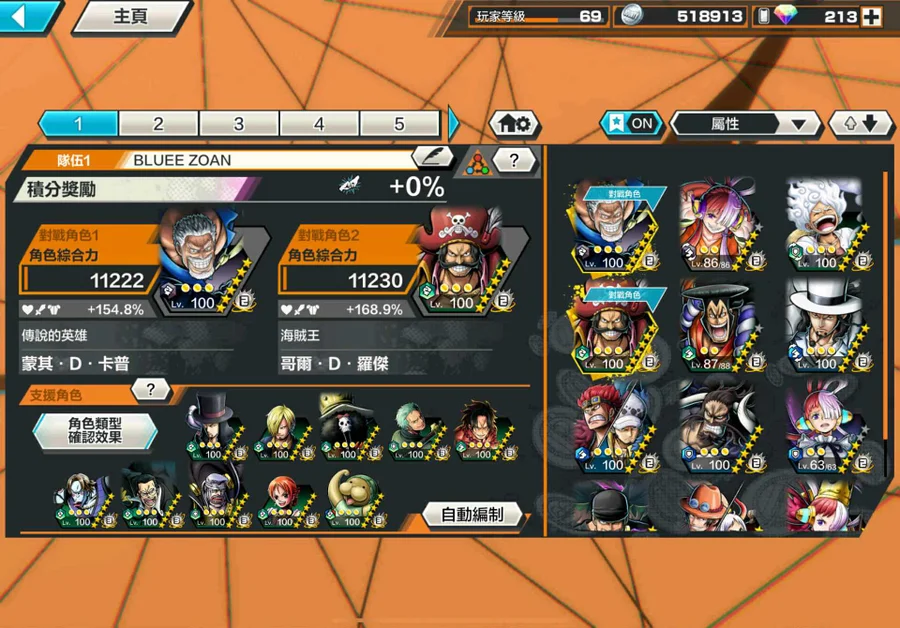Open the 主頁 home page

[x=133, y=17]
